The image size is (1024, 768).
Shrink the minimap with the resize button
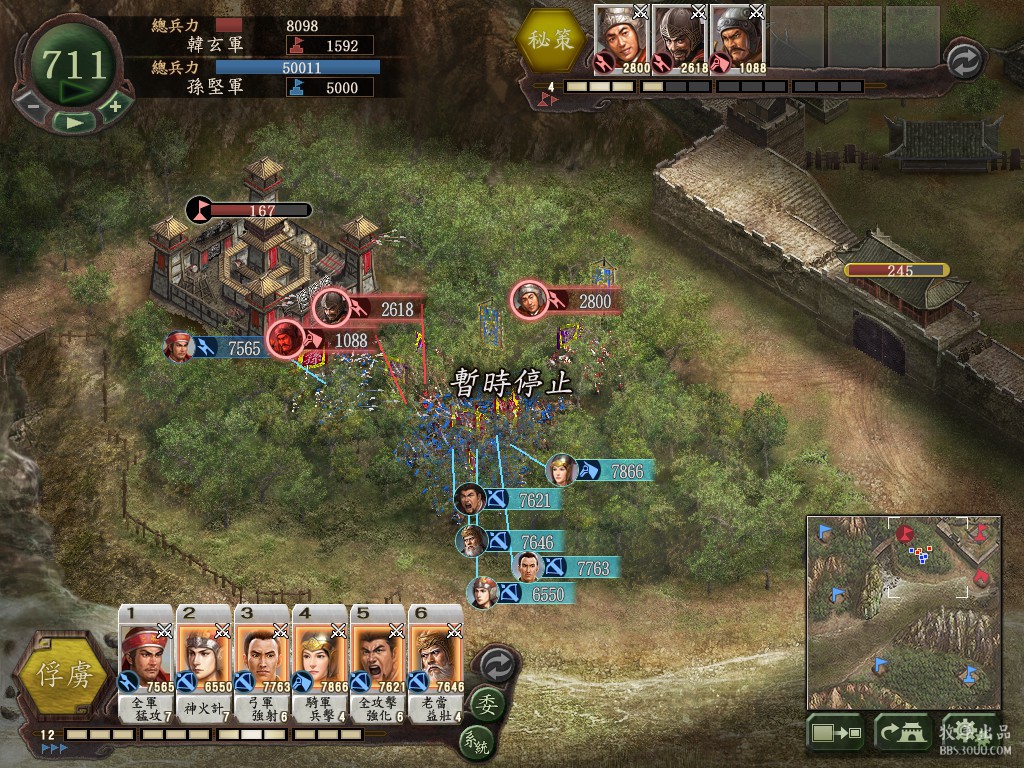pyautogui.click(x=836, y=733)
